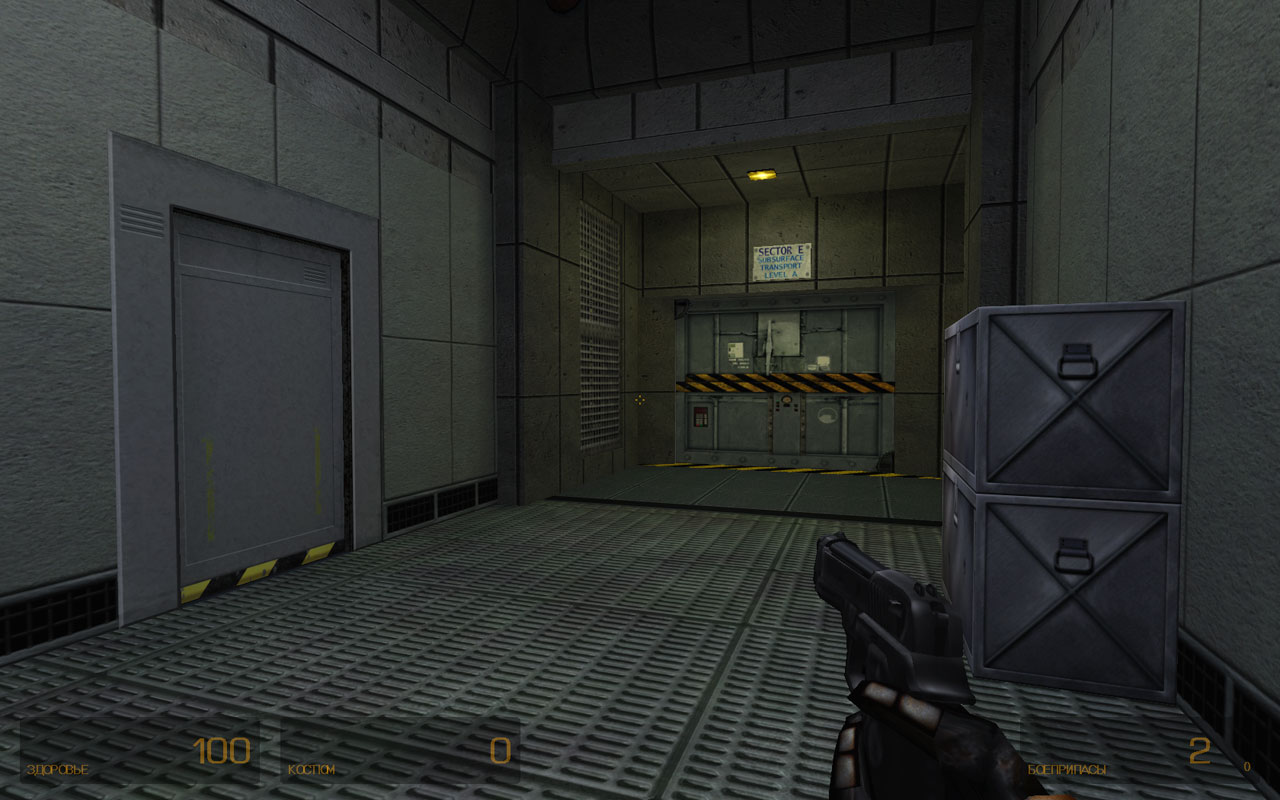Click the small white label on the door panel
This screenshot has height=800, width=1280.
point(824,362)
